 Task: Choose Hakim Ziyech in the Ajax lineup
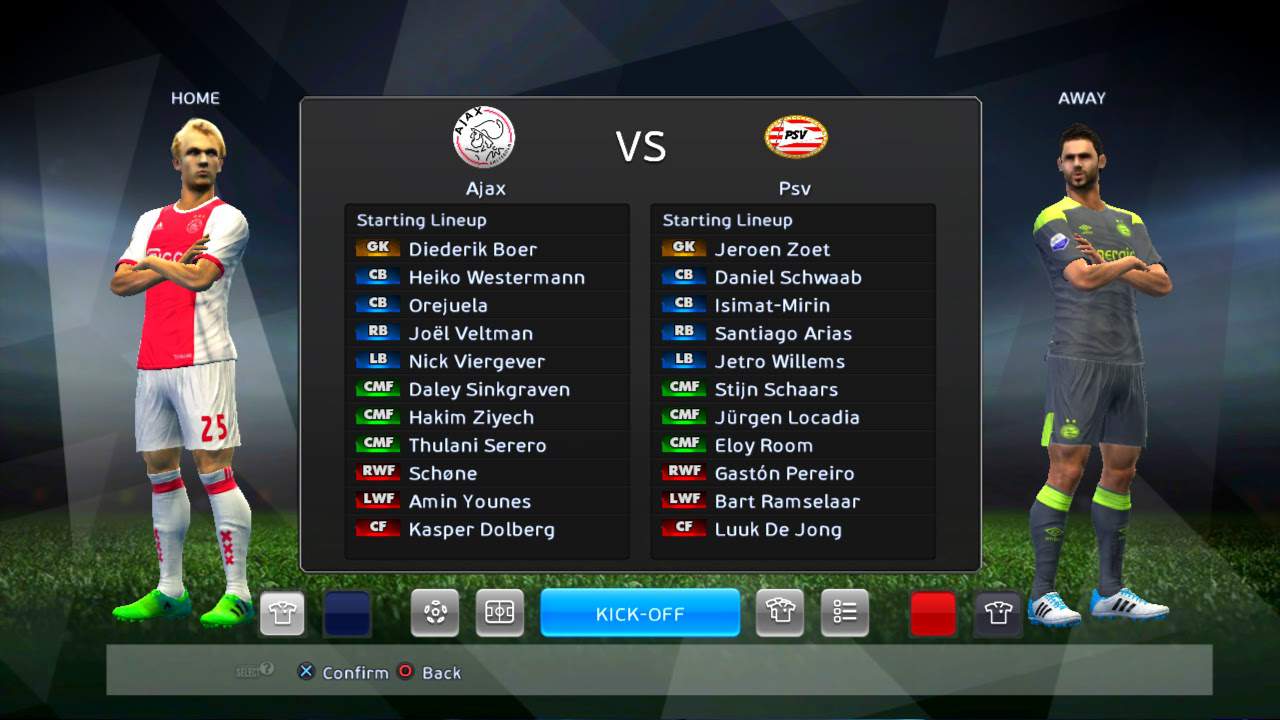[x=471, y=417]
